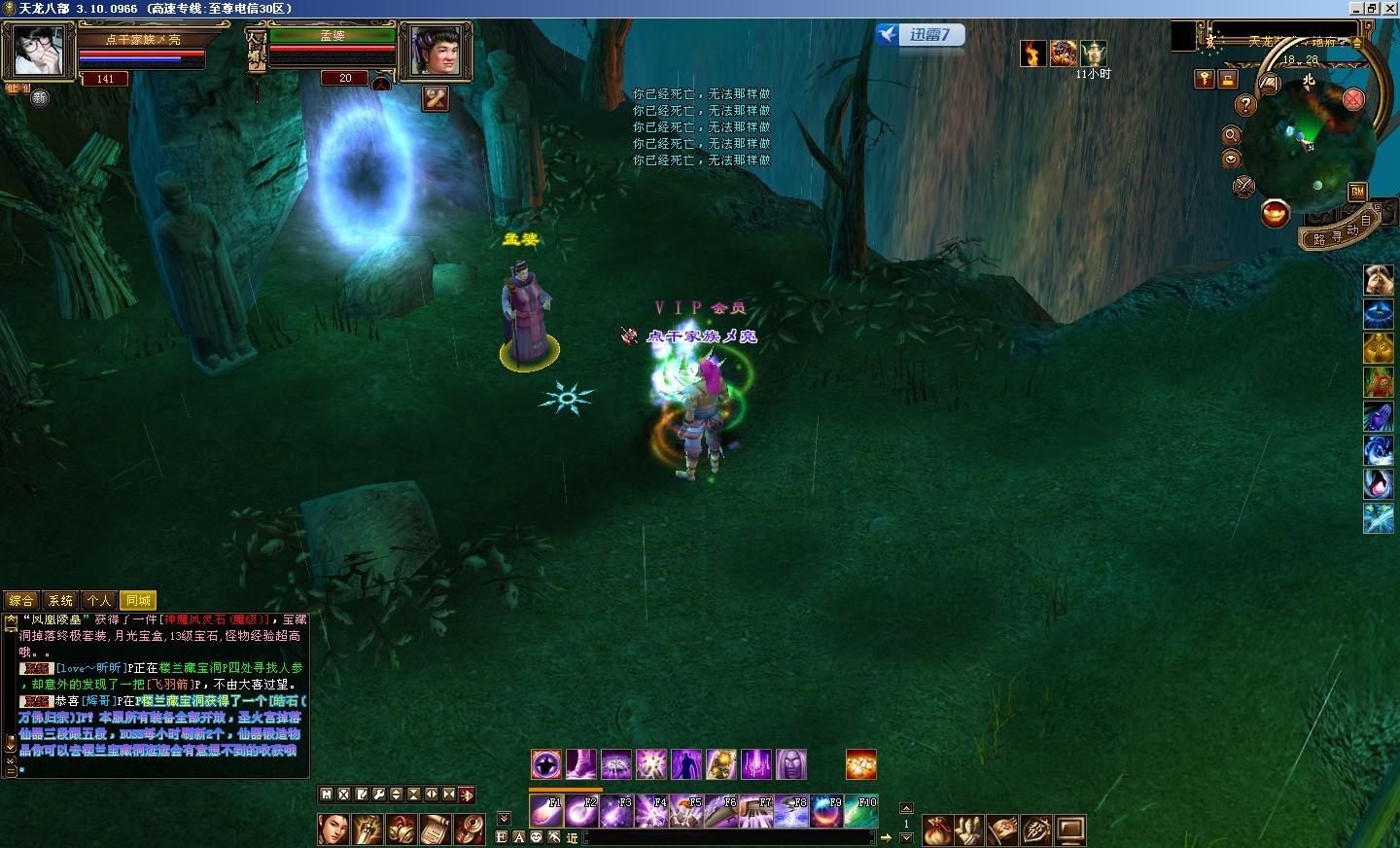The width and height of the screenshot is (1400, 848).
Task: Click the chat message input box
Action: [729, 837]
